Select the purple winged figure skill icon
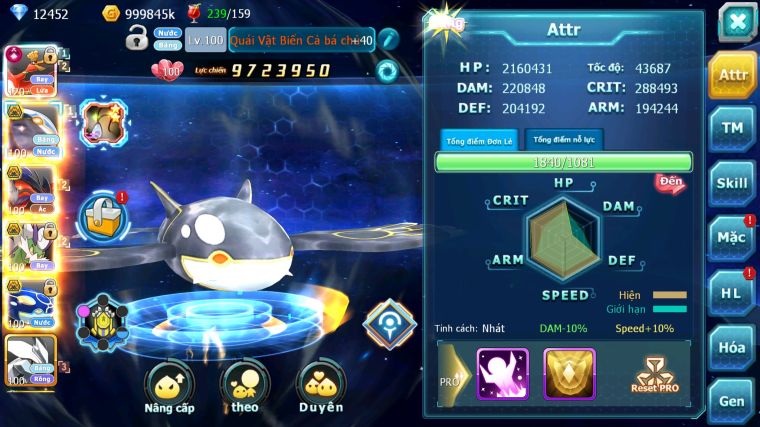The image size is (760, 427). (502, 374)
